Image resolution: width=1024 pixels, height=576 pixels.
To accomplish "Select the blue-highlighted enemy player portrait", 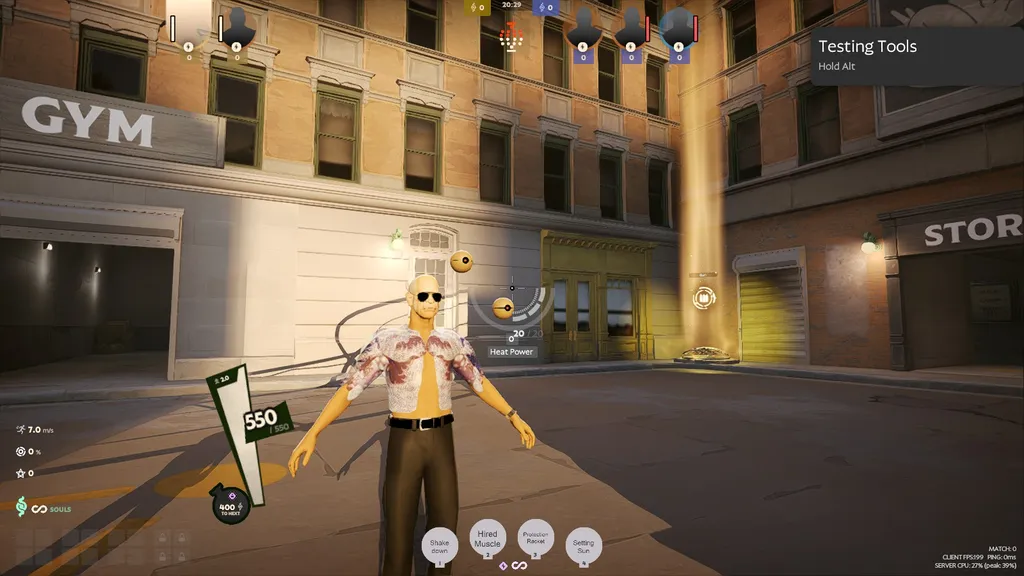I will coord(679,28).
